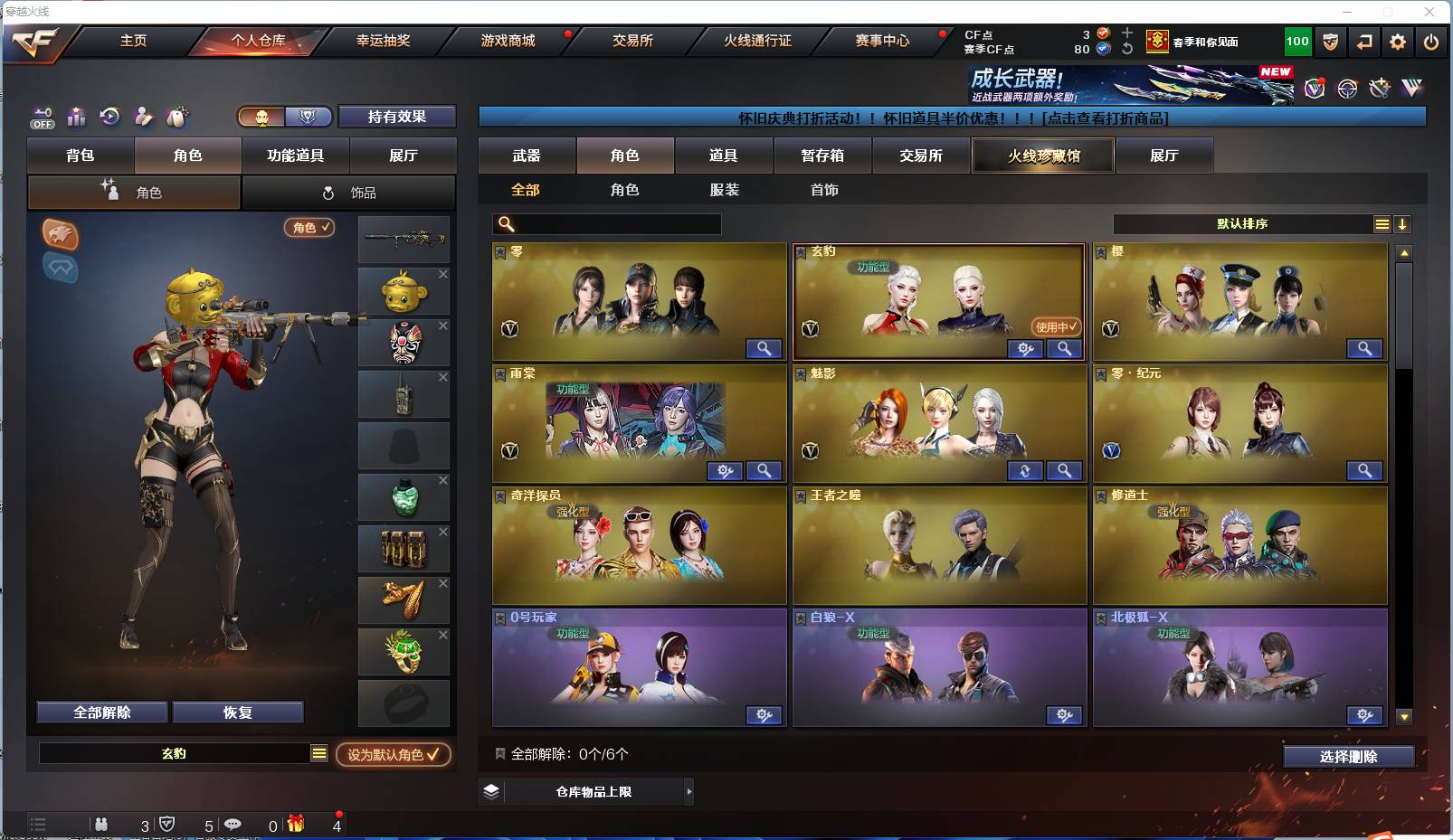
Task: Click the 全部解除 button below character model
Action: (101, 712)
